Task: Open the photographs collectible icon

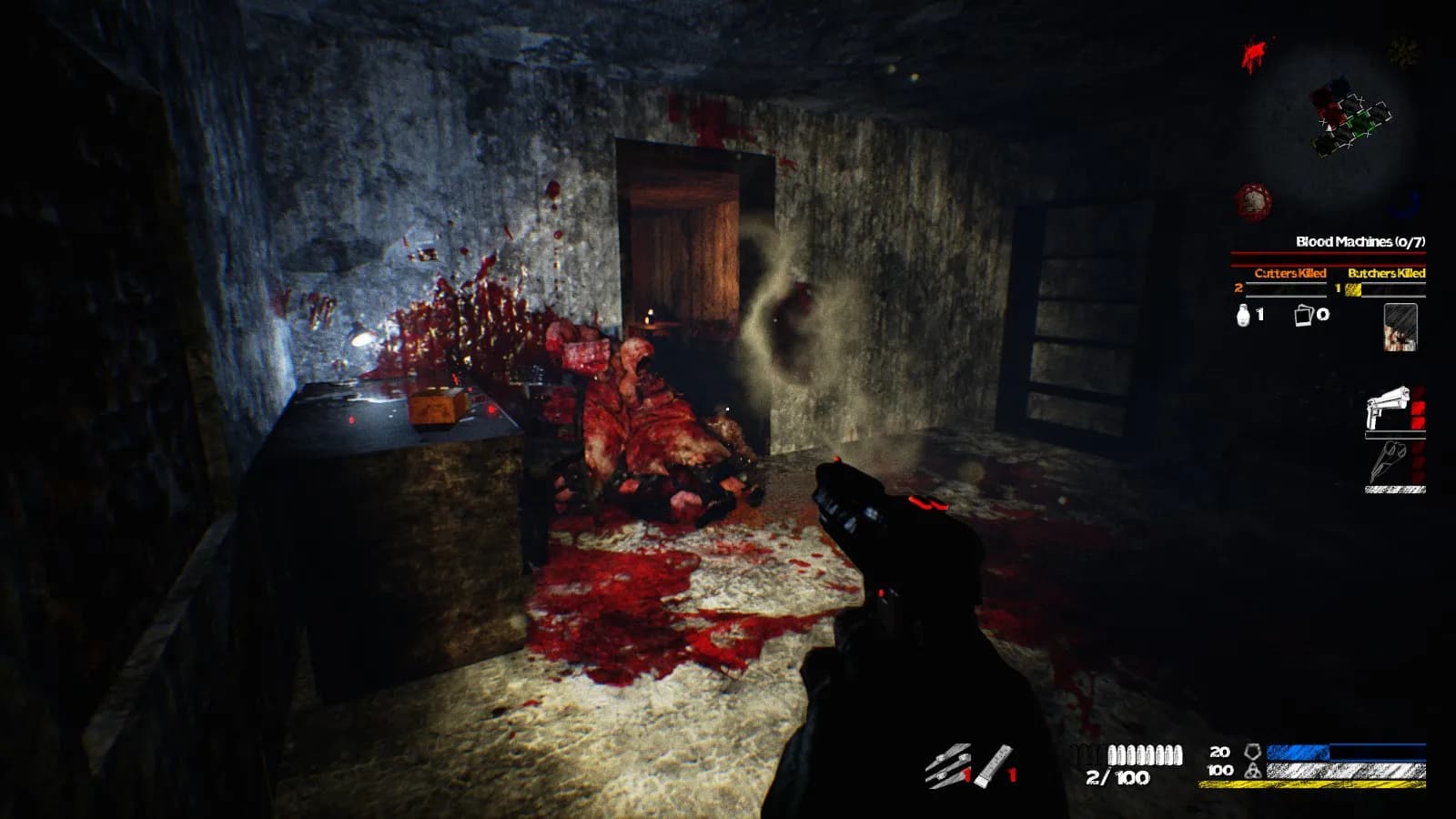Action: coord(1303,316)
